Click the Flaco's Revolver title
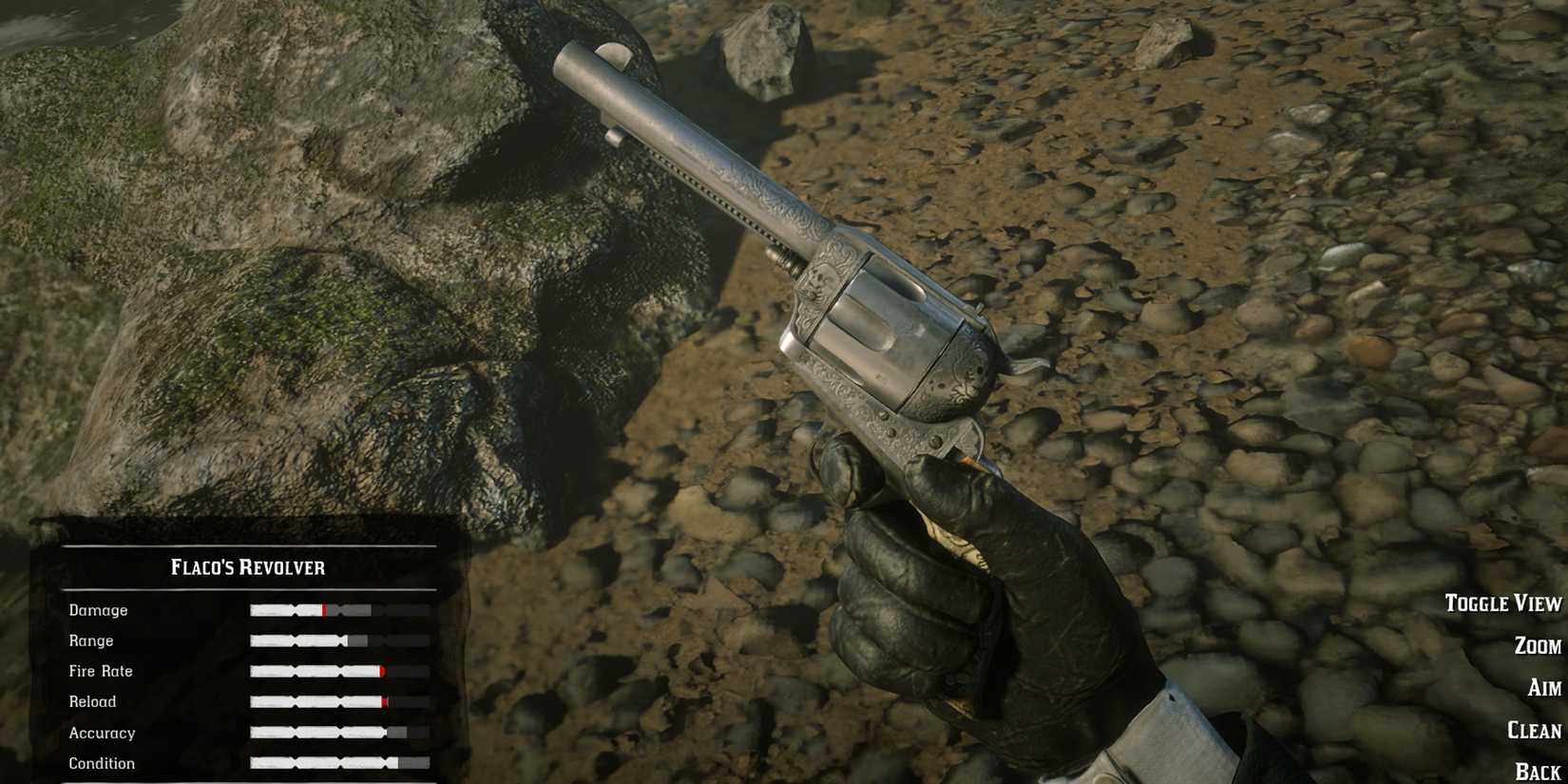1568x784 pixels. tap(249, 566)
